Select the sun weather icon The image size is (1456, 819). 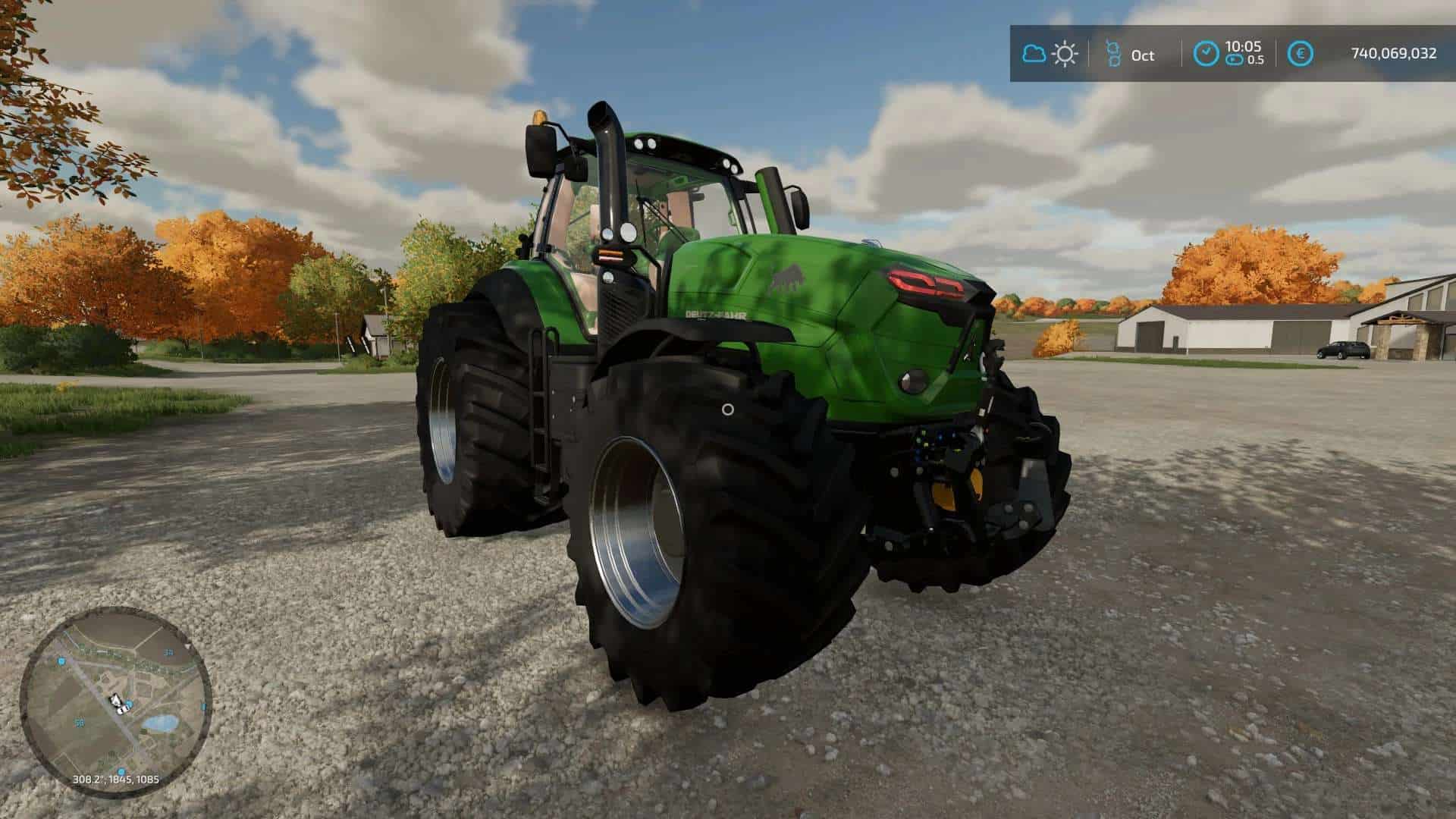click(1065, 54)
